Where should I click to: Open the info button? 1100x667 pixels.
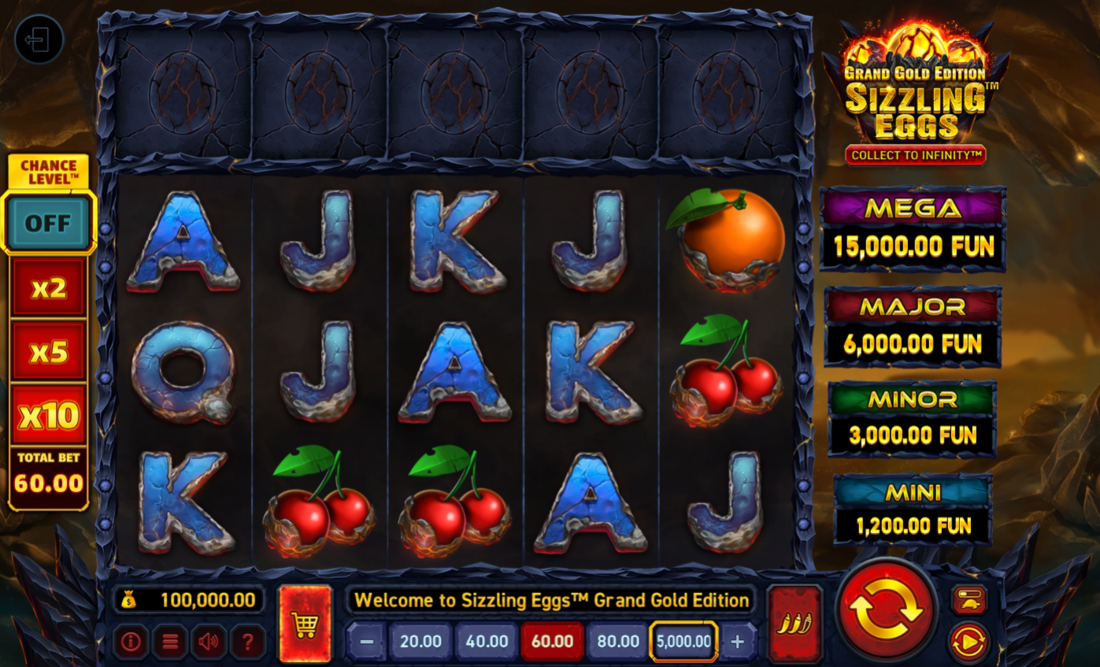tap(131, 641)
